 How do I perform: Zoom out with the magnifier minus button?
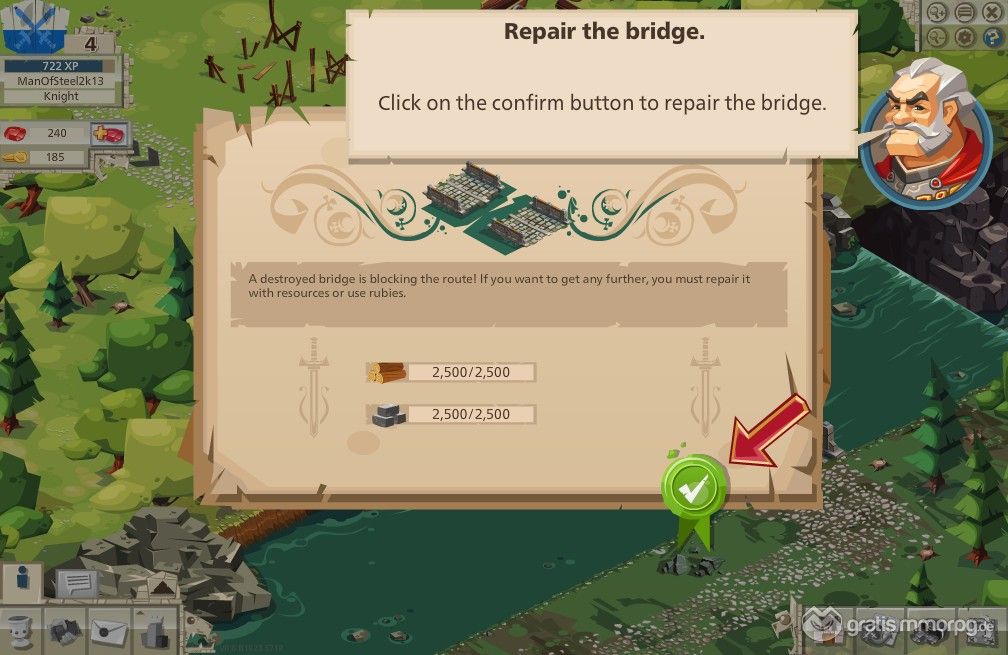tap(938, 37)
